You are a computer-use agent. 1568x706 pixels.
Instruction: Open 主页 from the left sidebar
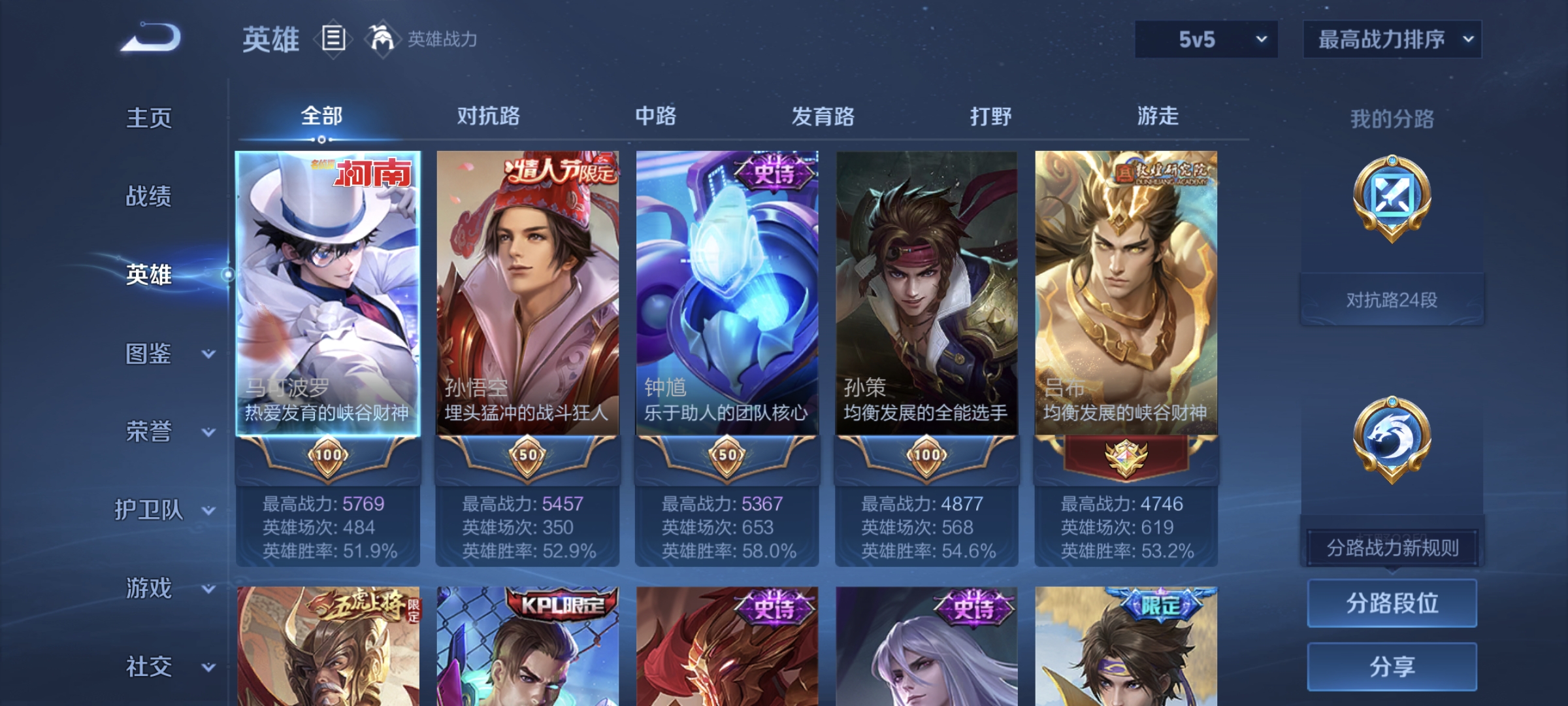point(150,119)
